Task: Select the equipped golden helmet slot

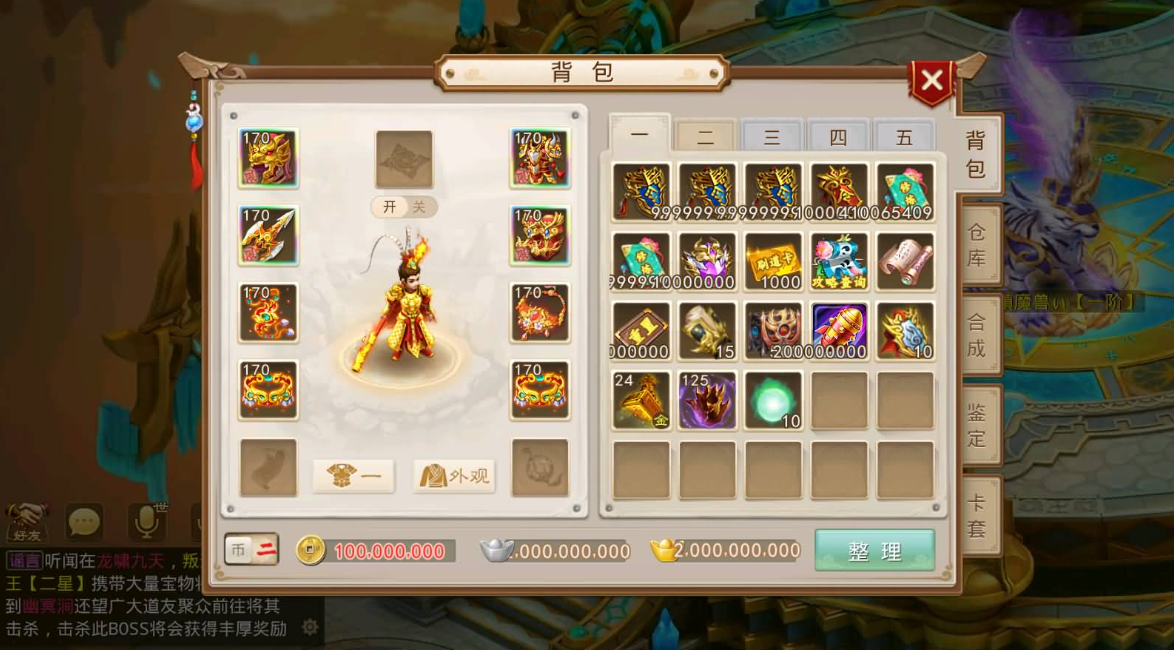Action: 268,158
